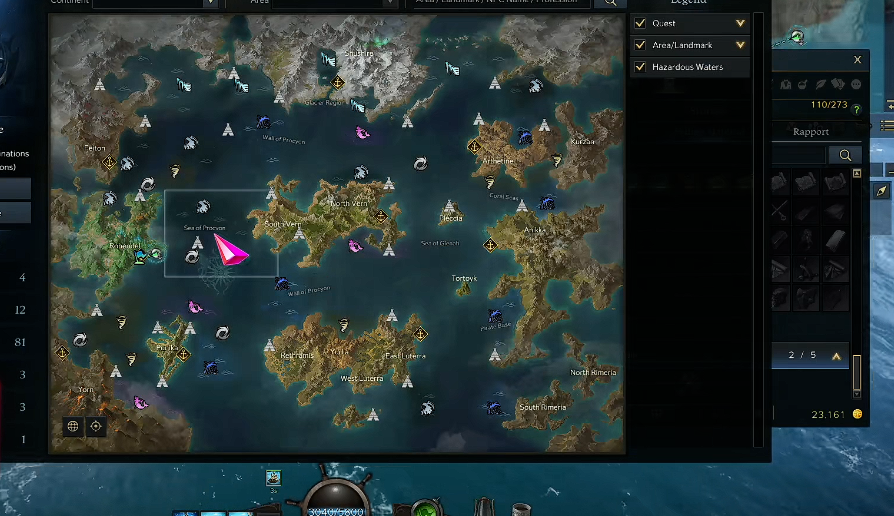The width and height of the screenshot is (894, 516).
Task: Click the inventory page up arrow
Action: click(x=836, y=356)
